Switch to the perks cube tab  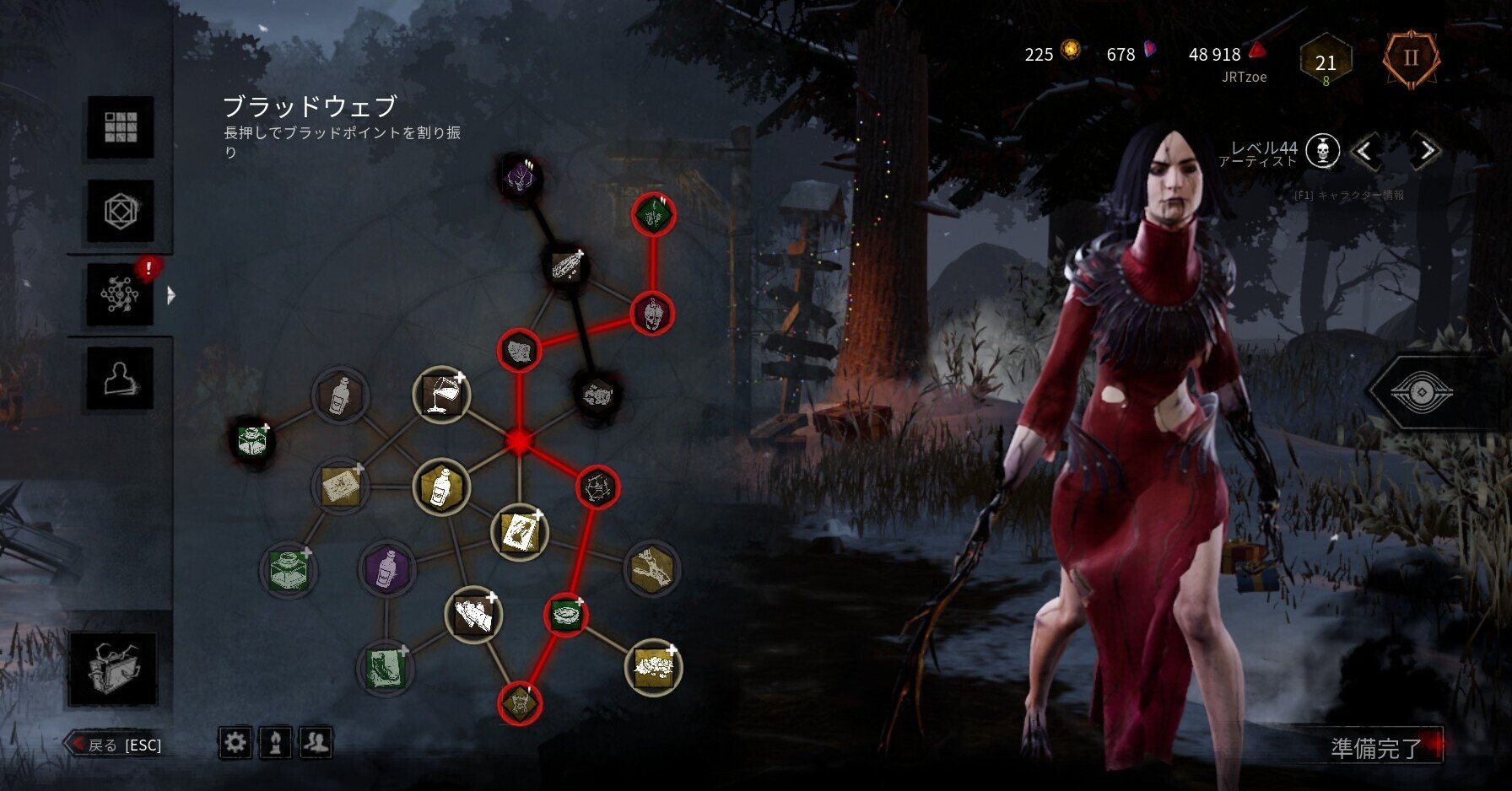click(121, 211)
